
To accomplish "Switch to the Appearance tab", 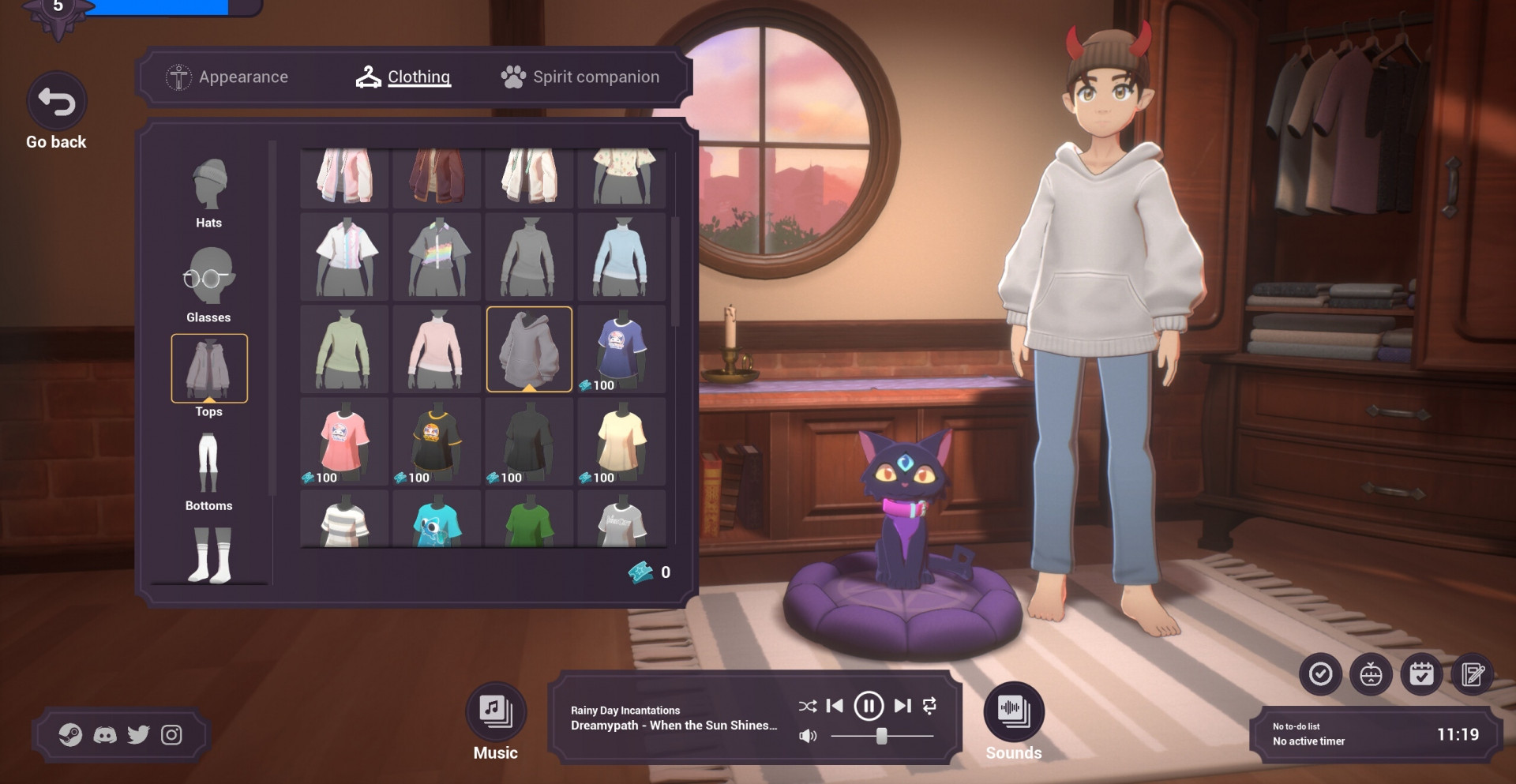I will pyautogui.click(x=227, y=77).
